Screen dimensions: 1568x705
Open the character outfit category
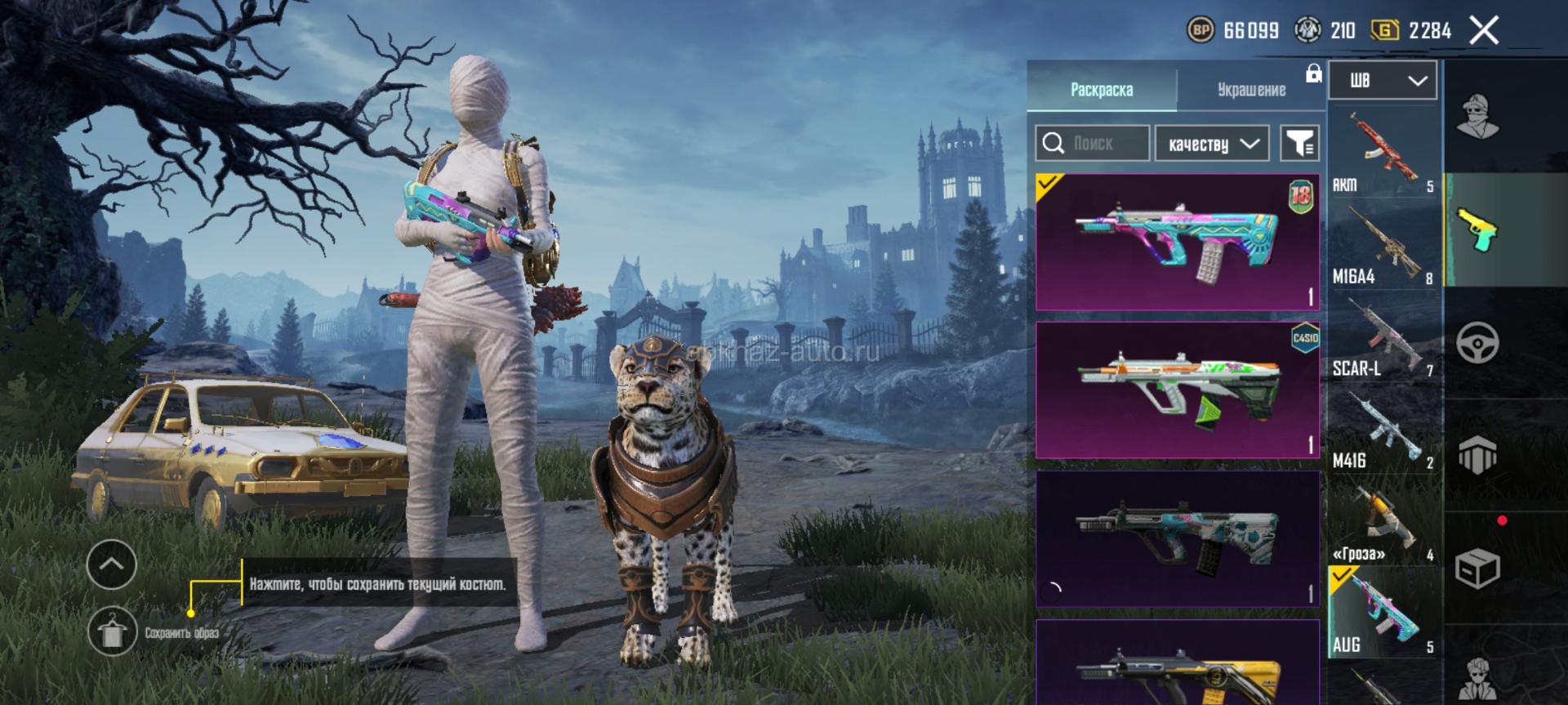pyautogui.click(x=1477, y=117)
